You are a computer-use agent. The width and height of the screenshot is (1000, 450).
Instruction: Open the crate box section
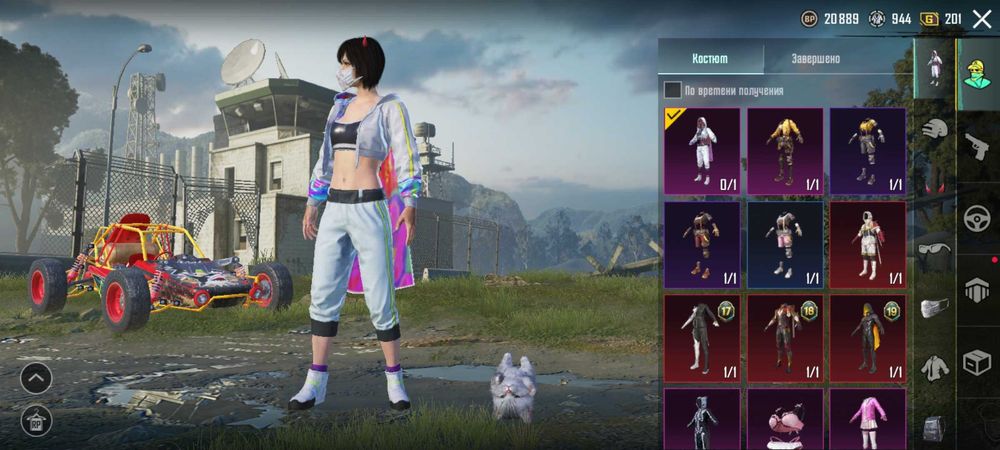tap(977, 362)
